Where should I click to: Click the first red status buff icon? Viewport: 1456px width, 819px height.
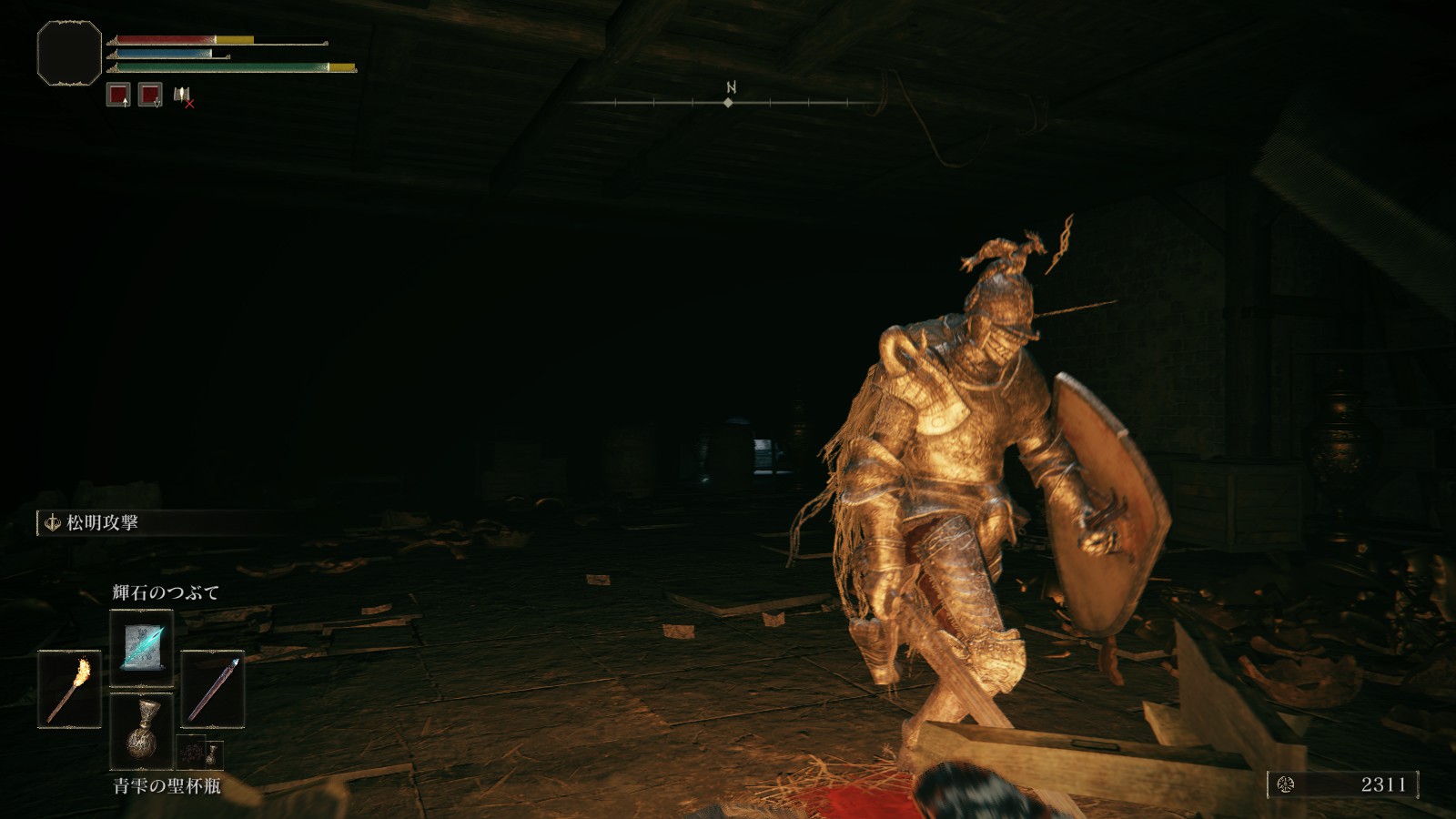(x=118, y=94)
